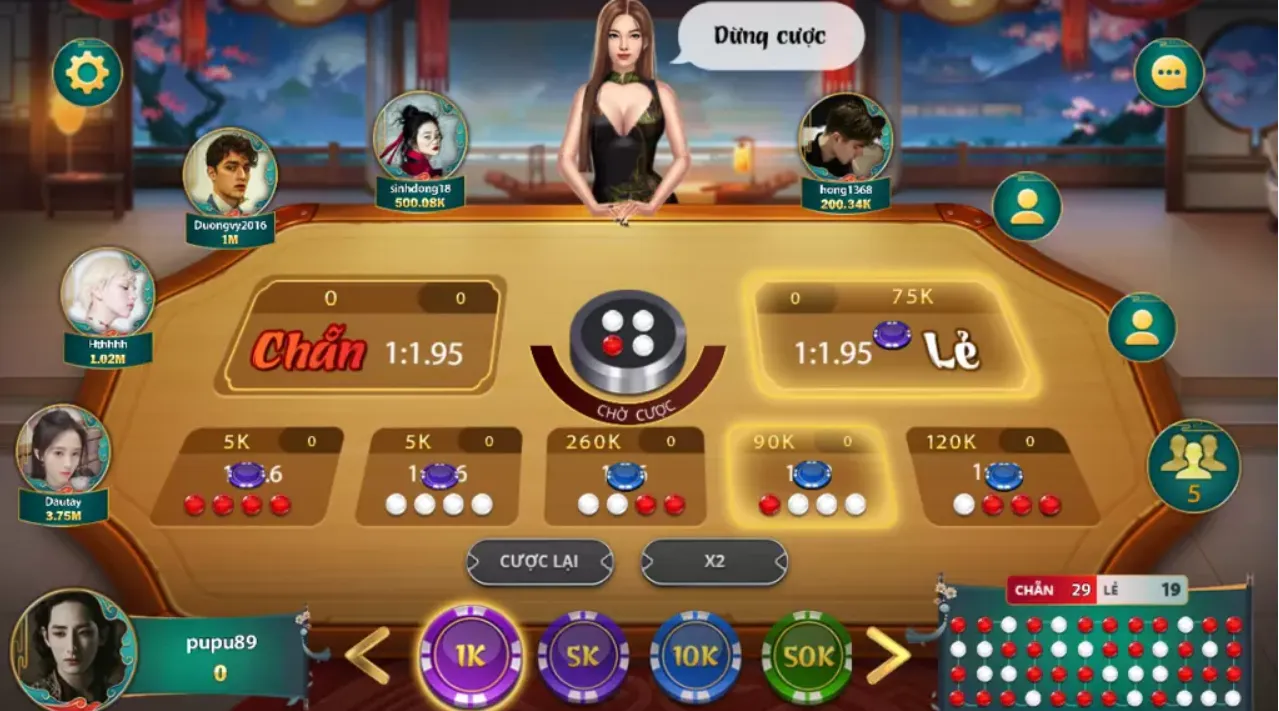View player hong1368's profile
Image resolution: width=1279 pixels, height=711 pixels.
click(x=845, y=139)
